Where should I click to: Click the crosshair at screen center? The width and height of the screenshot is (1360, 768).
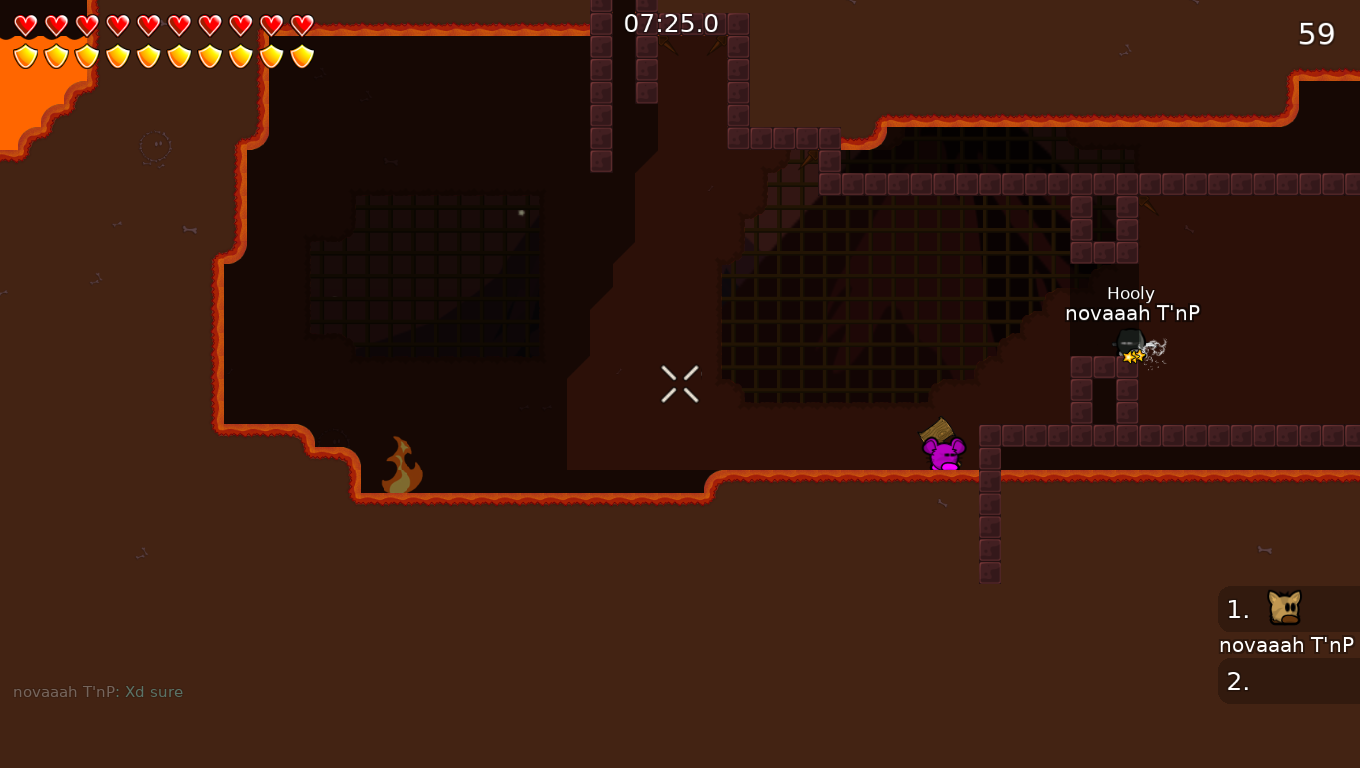tap(679, 384)
